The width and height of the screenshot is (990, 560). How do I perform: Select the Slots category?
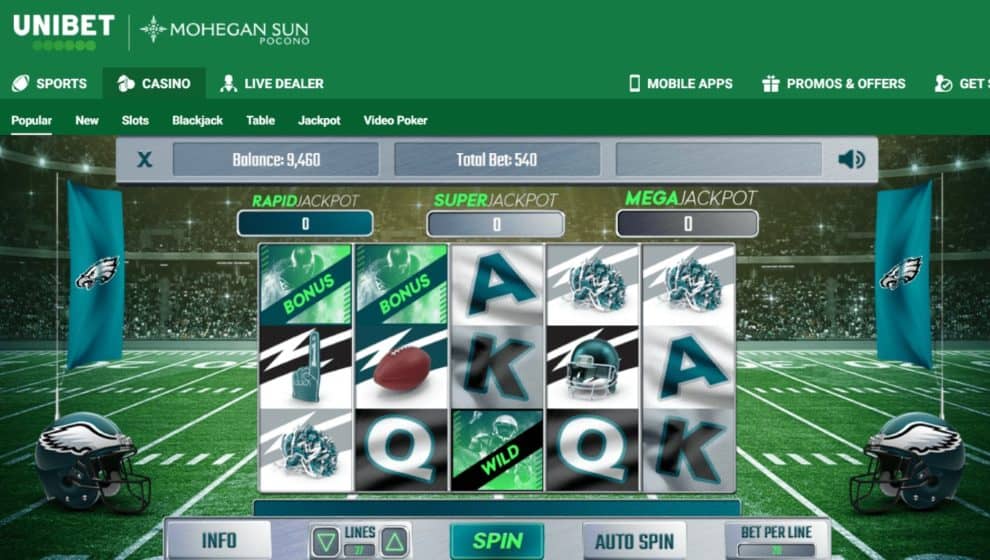point(135,120)
